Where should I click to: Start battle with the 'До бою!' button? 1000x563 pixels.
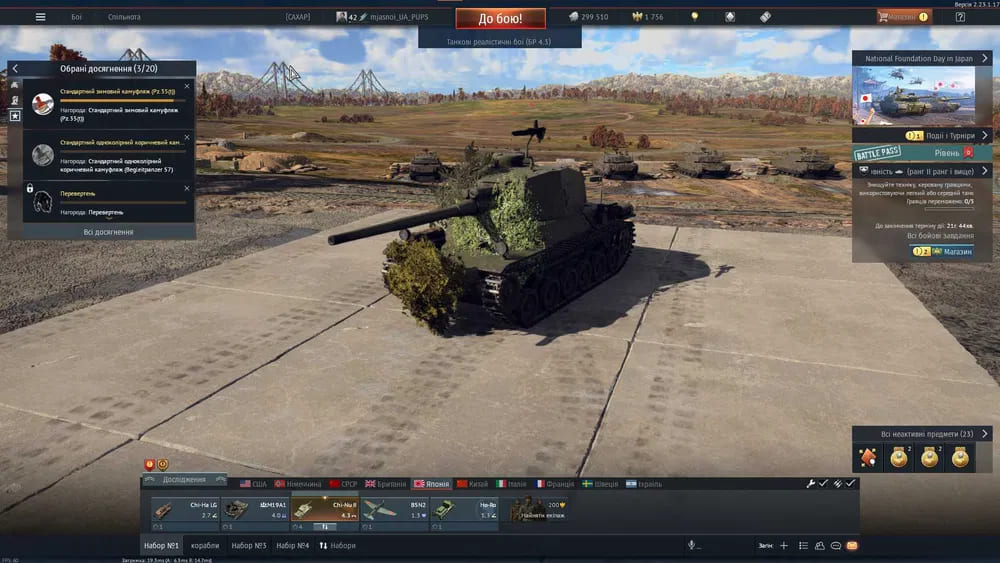(x=500, y=18)
